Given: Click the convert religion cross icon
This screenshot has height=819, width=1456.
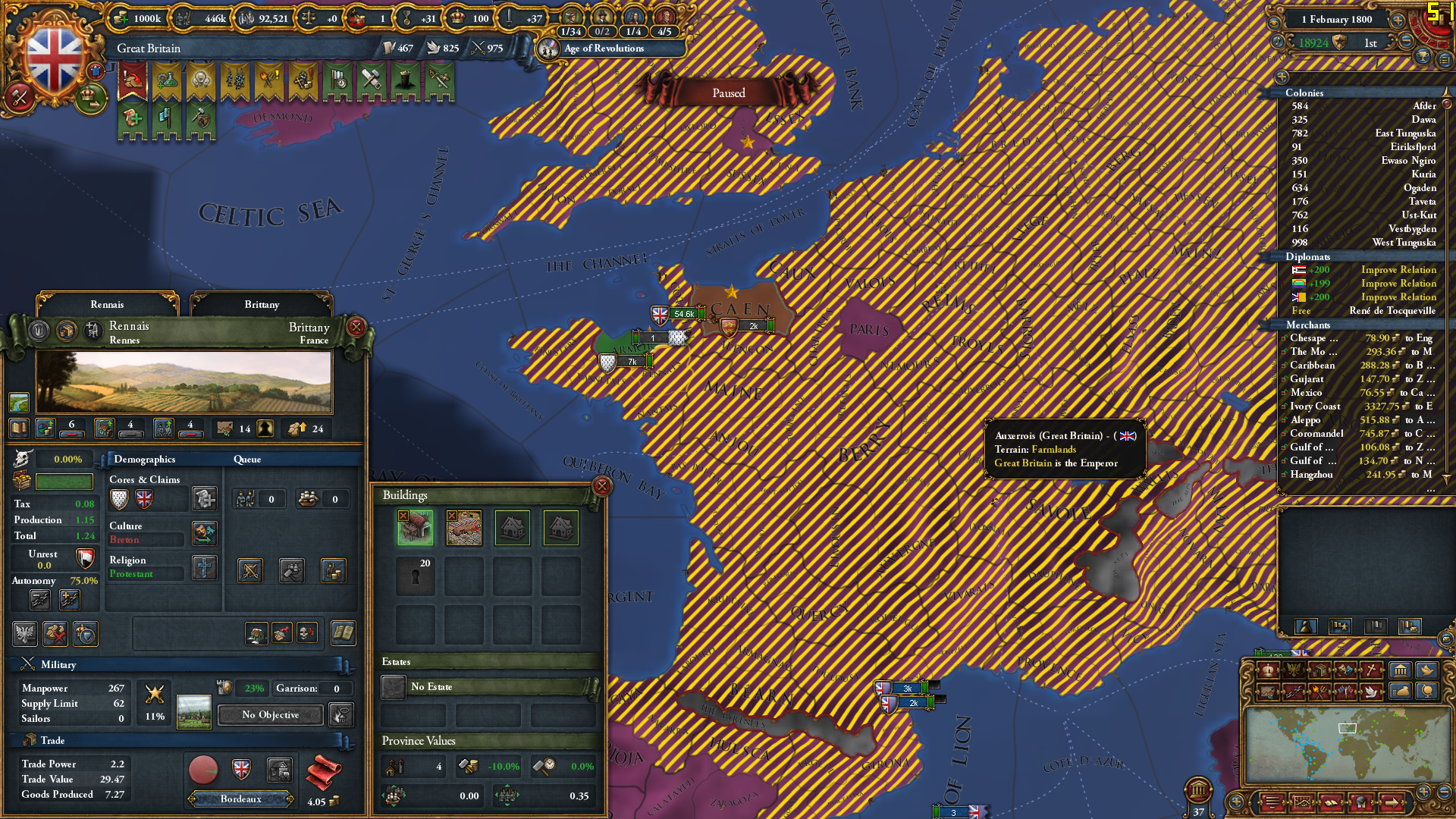Looking at the screenshot, I should [205, 568].
